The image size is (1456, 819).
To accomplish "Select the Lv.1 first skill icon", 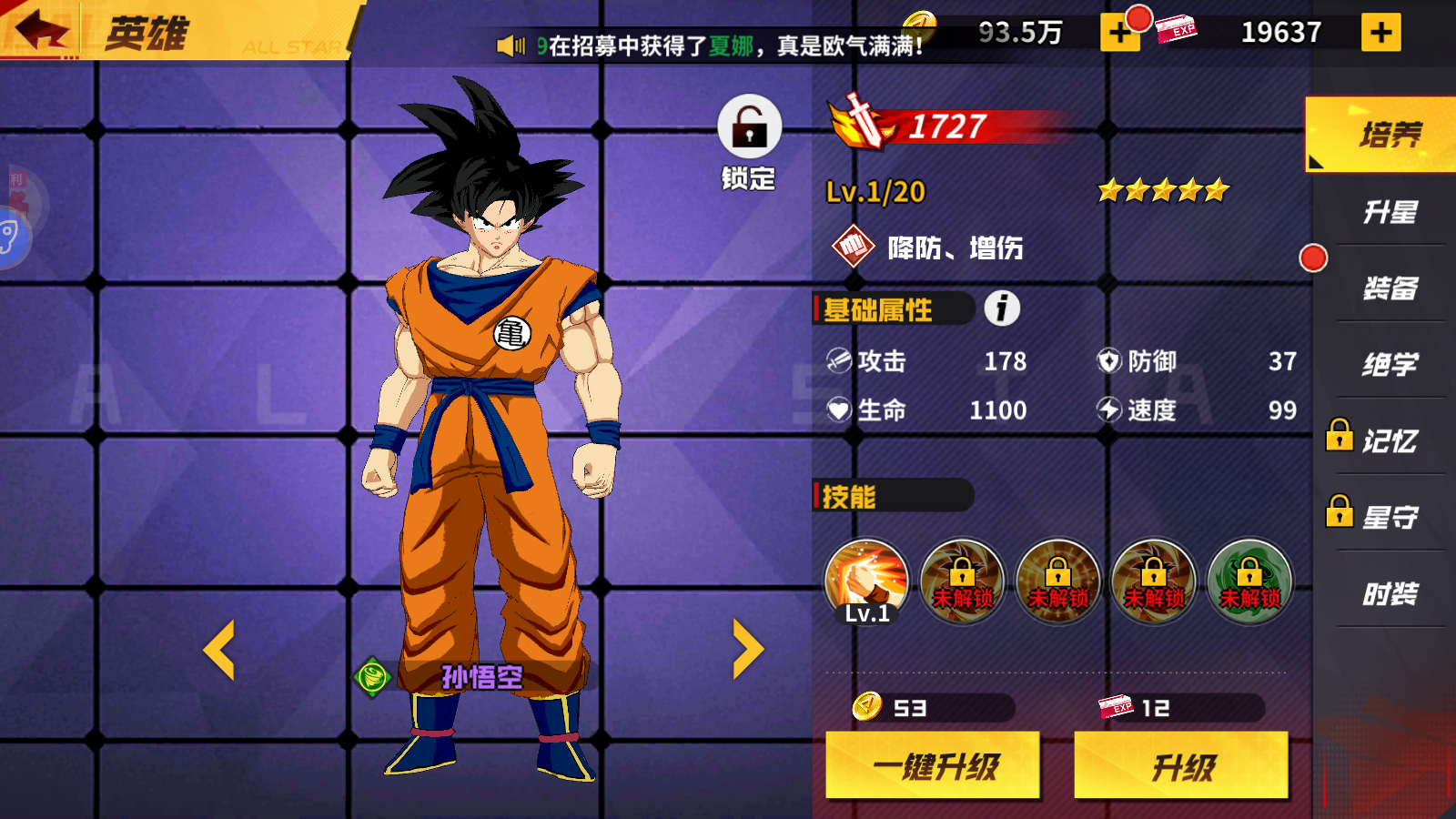I will click(x=866, y=580).
